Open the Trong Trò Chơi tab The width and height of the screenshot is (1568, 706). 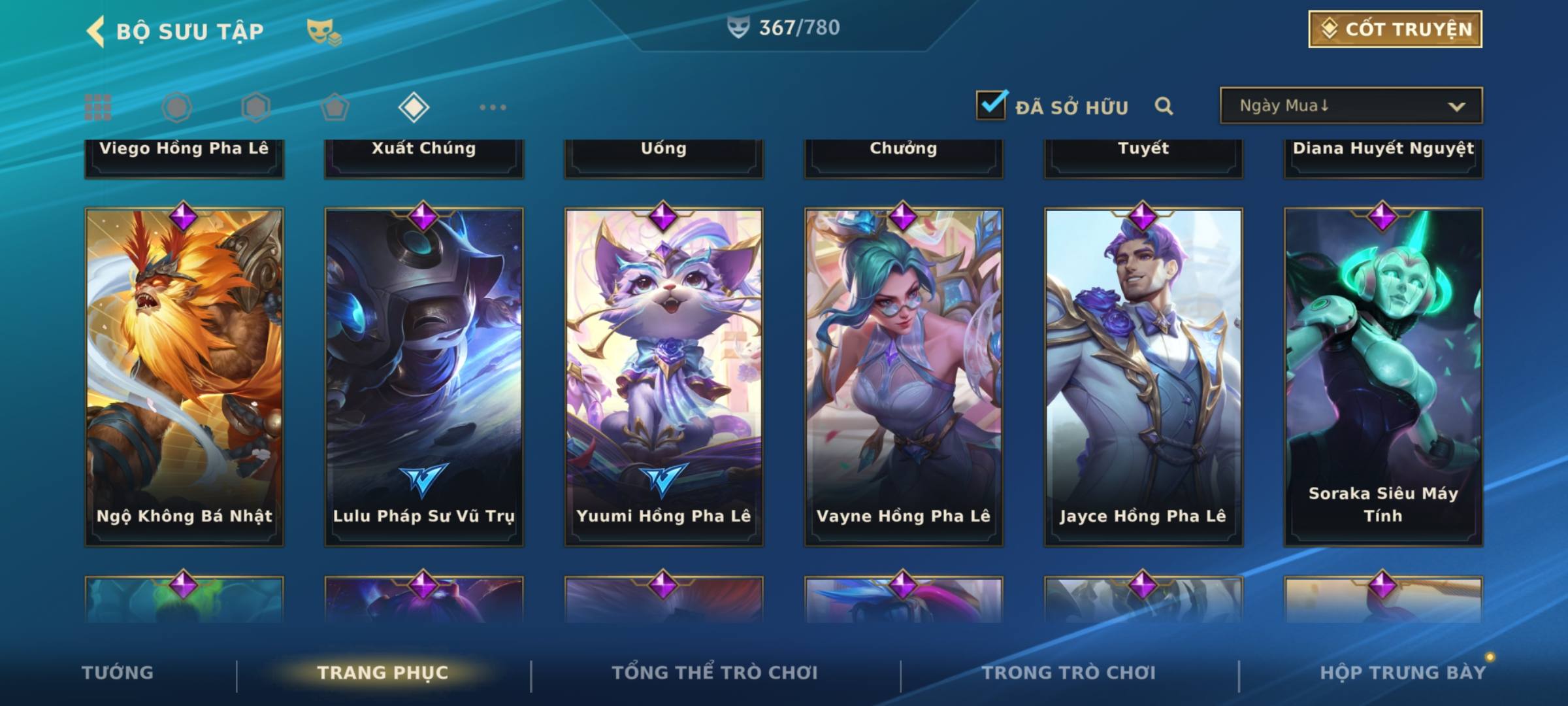(1069, 673)
